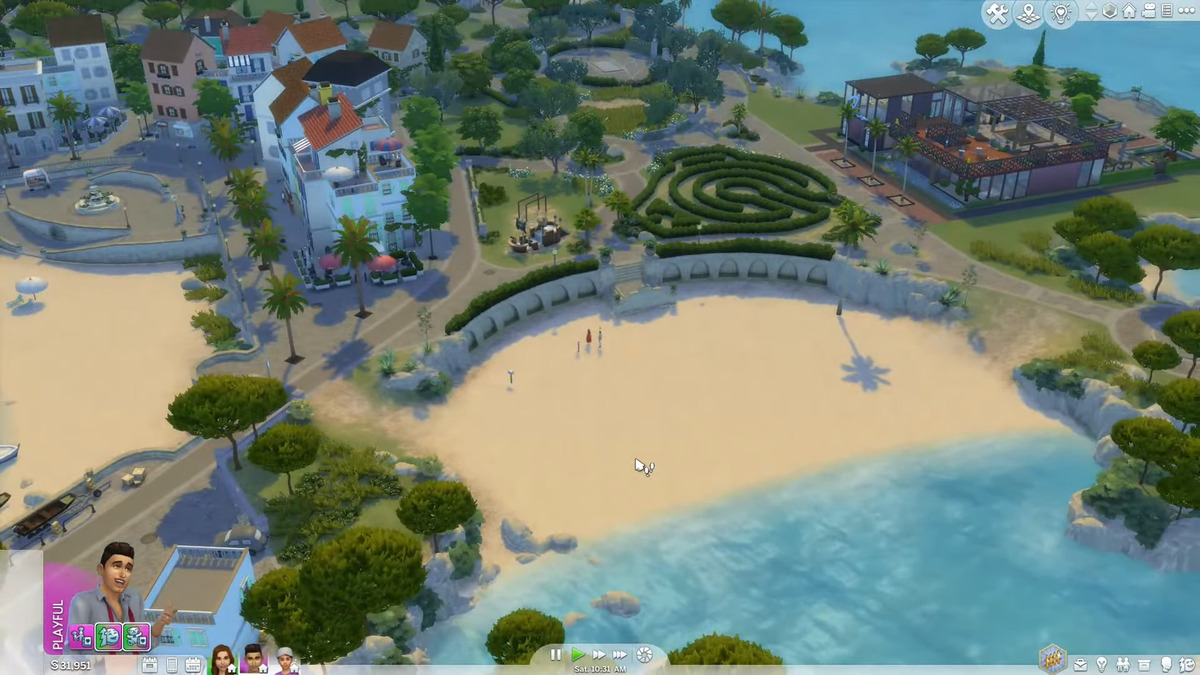Select the dark-haired man Sim portrait
Image resolution: width=1200 pixels, height=675 pixels.
(x=254, y=659)
